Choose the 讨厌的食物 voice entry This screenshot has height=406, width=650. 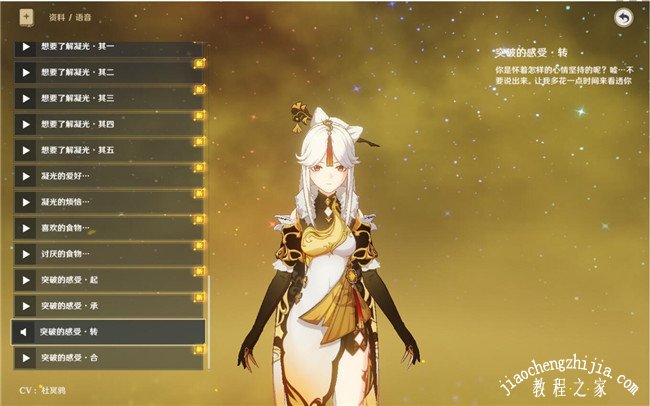coord(108,255)
